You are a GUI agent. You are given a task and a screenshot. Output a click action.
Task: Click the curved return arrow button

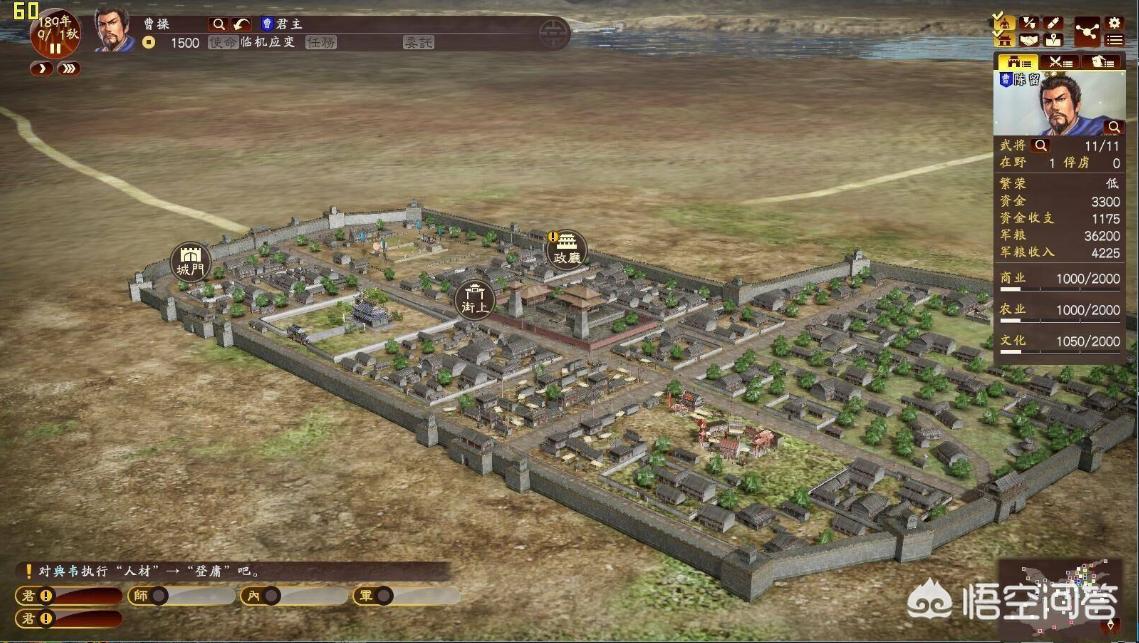coord(241,23)
